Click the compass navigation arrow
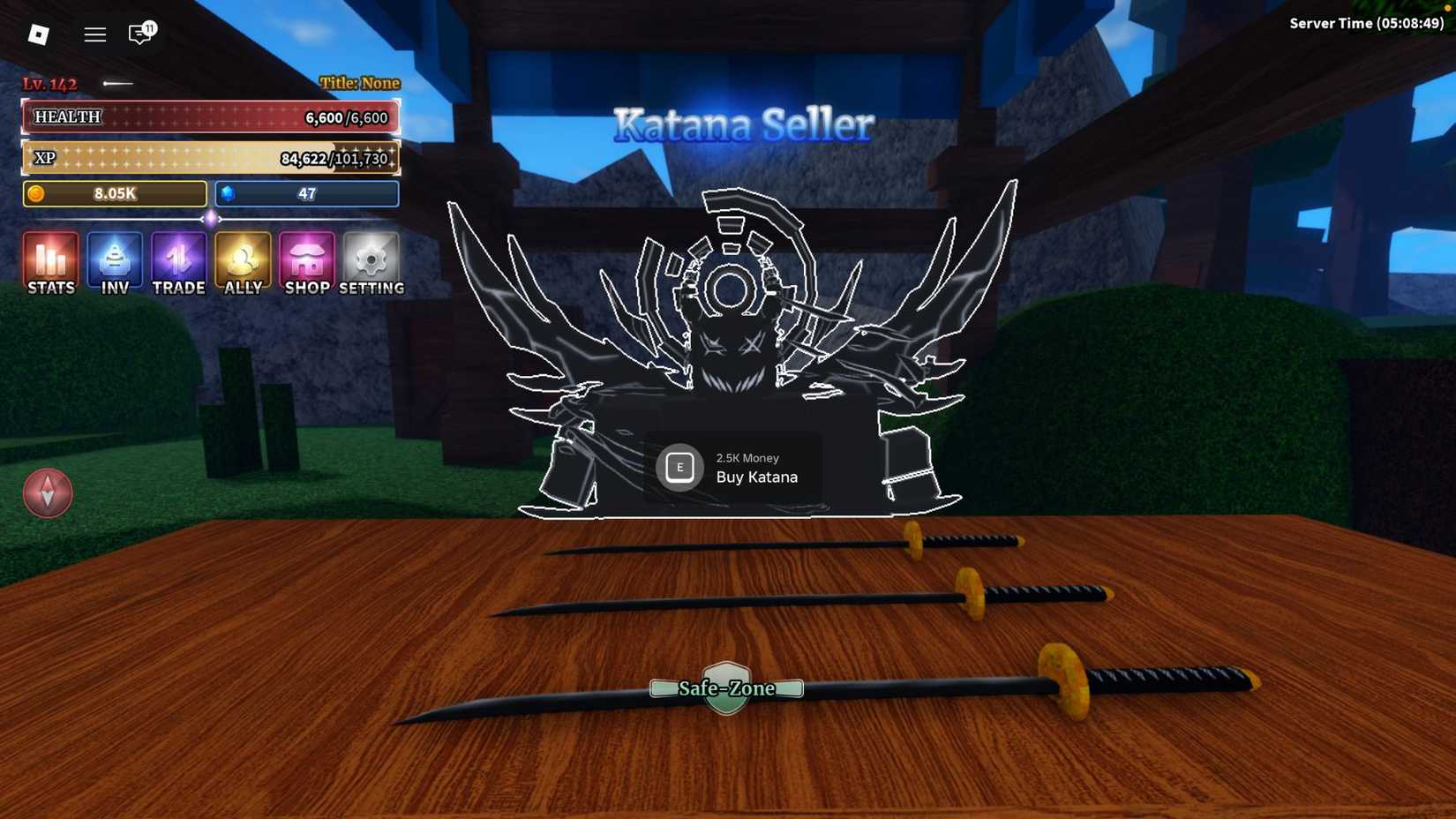This screenshot has height=819, width=1456. coord(48,492)
